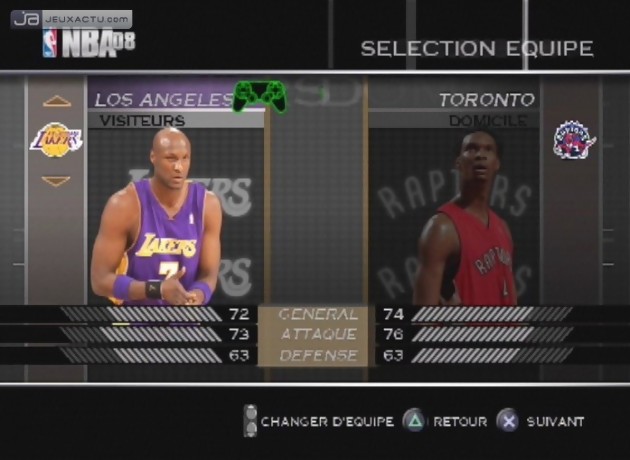
Task: Select the next team with the down arrow
Action: point(57,181)
